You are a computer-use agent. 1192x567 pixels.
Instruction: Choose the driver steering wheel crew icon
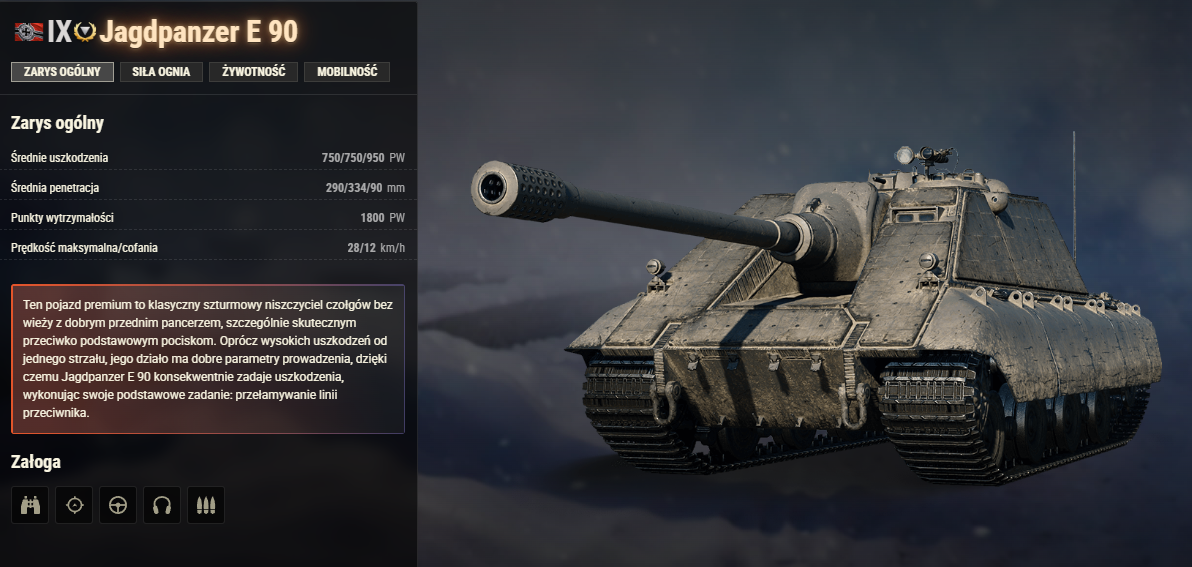(x=118, y=505)
